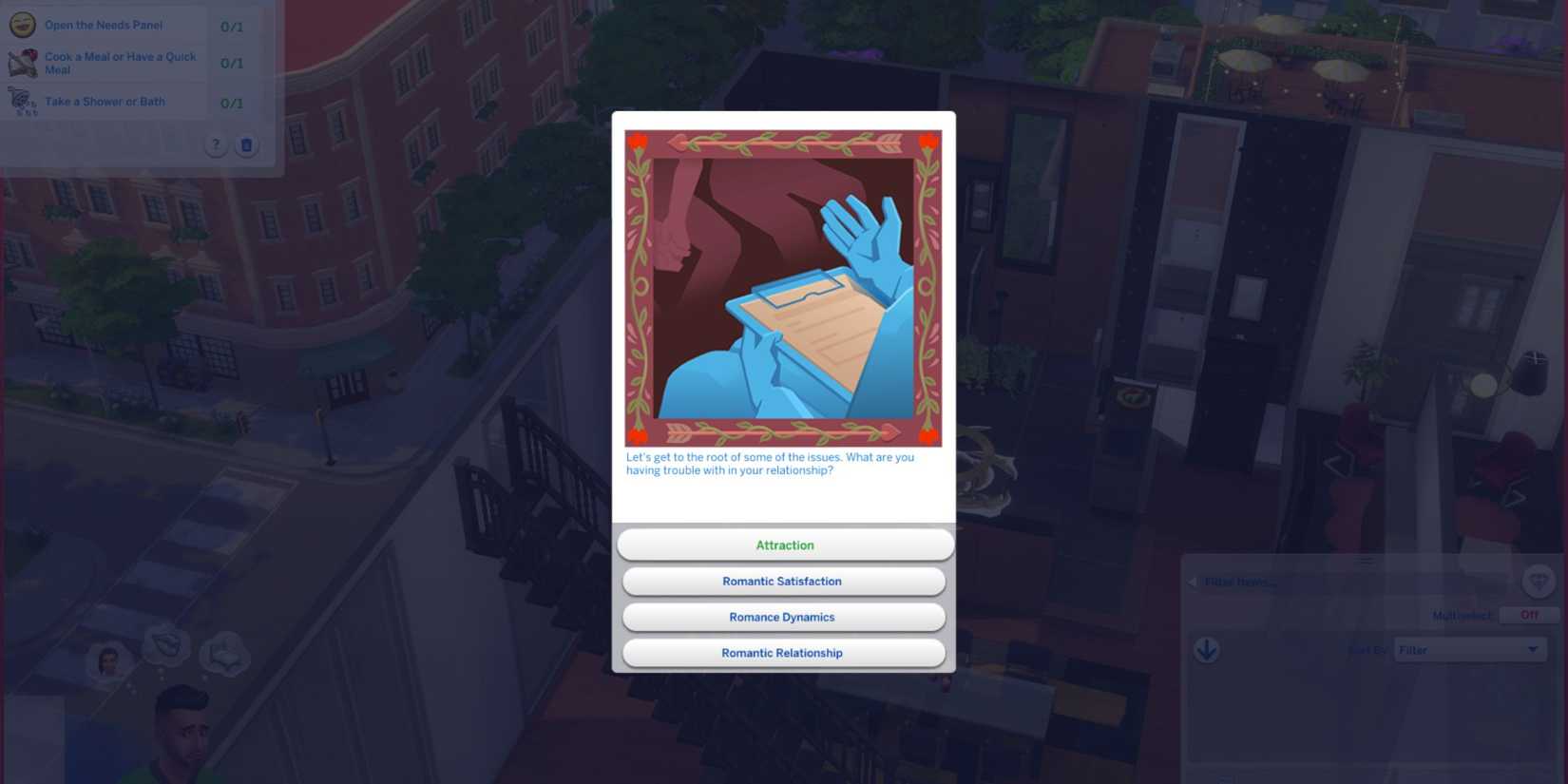Image resolution: width=1568 pixels, height=784 pixels.
Task: Click the blue downward arrow icon in the catalog
Action: pyautogui.click(x=1206, y=650)
